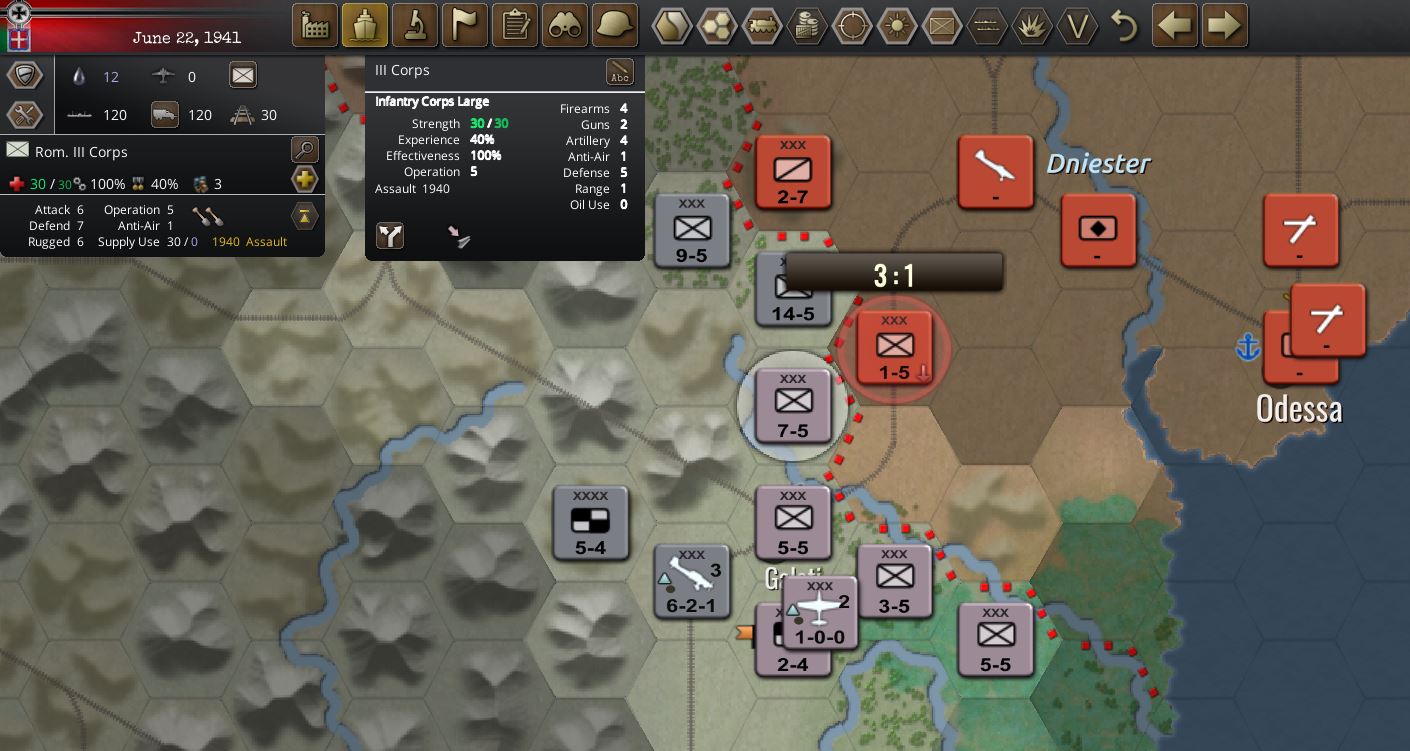Click the explosion combat overlay icon
Viewport: 1410px width, 751px height.
coord(1032,27)
